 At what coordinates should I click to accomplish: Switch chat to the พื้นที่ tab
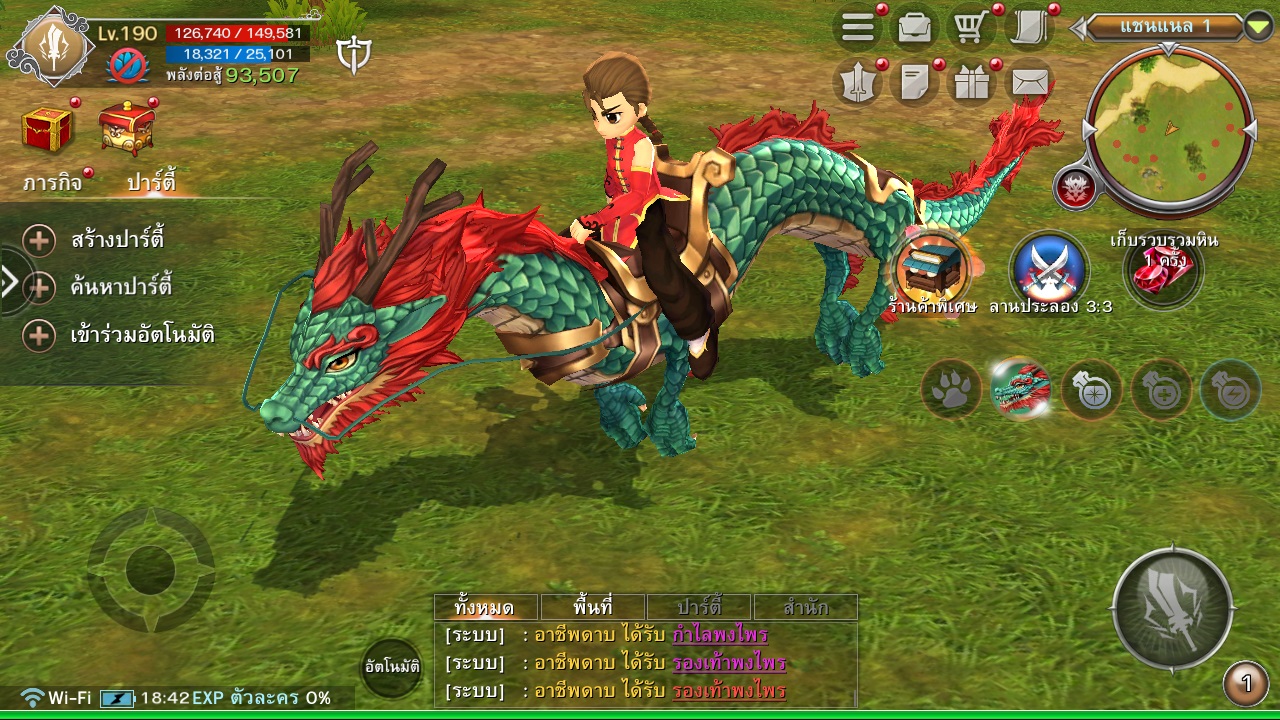(x=593, y=607)
